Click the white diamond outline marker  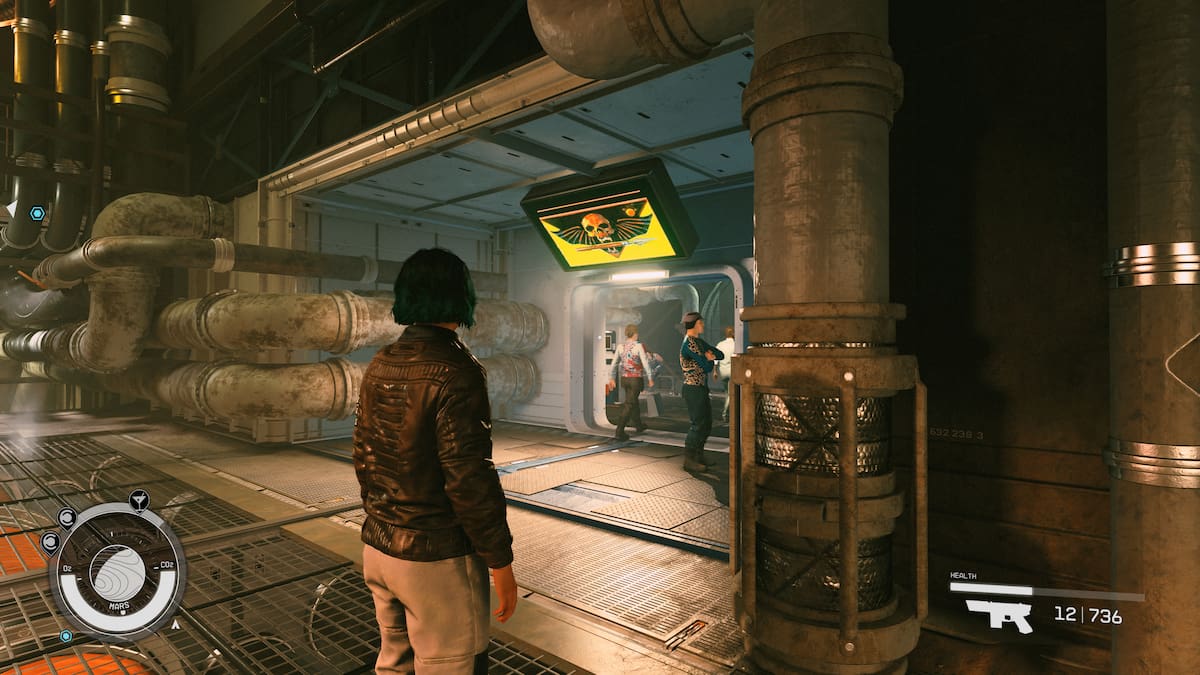coord(1186,363)
